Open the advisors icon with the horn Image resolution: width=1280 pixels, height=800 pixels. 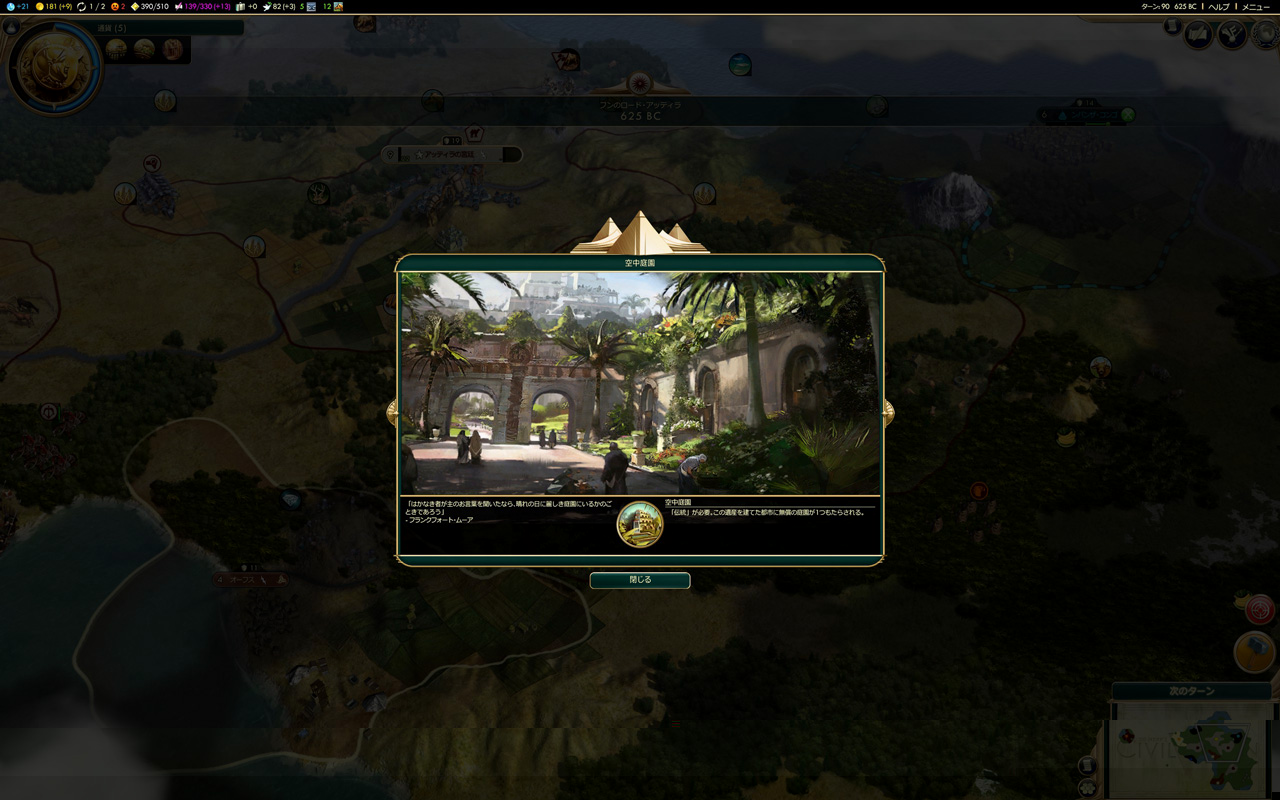[1231, 36]
